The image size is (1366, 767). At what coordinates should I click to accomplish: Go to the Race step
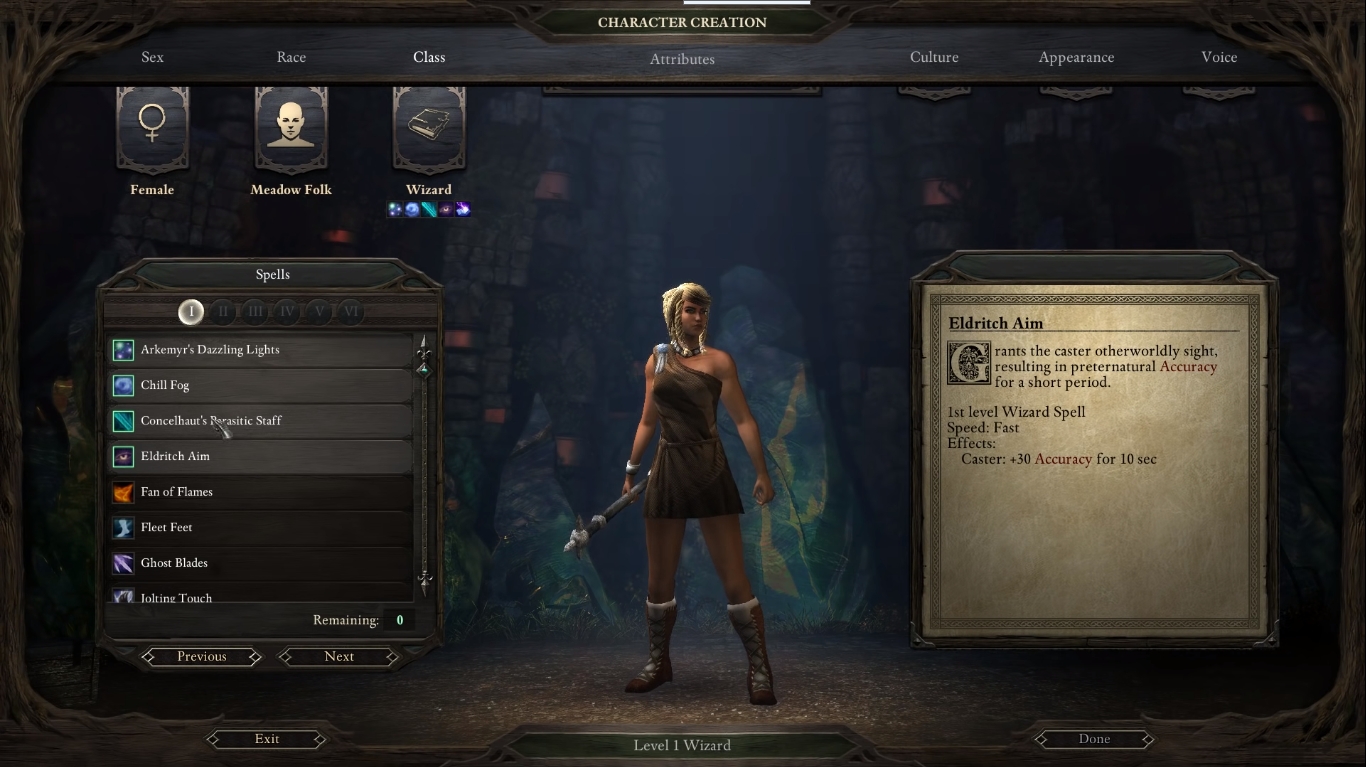click(291, 57)
